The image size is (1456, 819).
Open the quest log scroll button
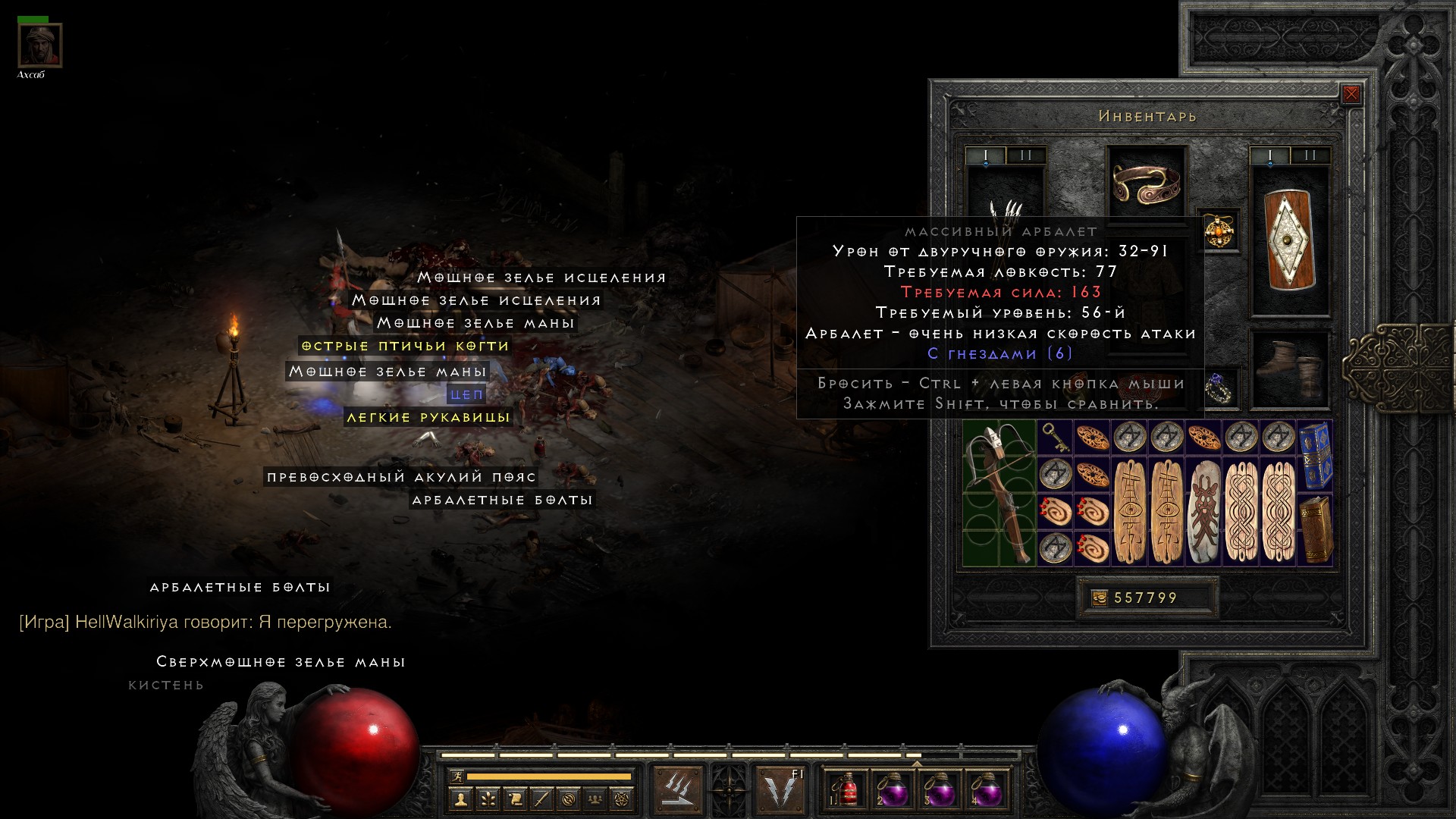[514, 799]
